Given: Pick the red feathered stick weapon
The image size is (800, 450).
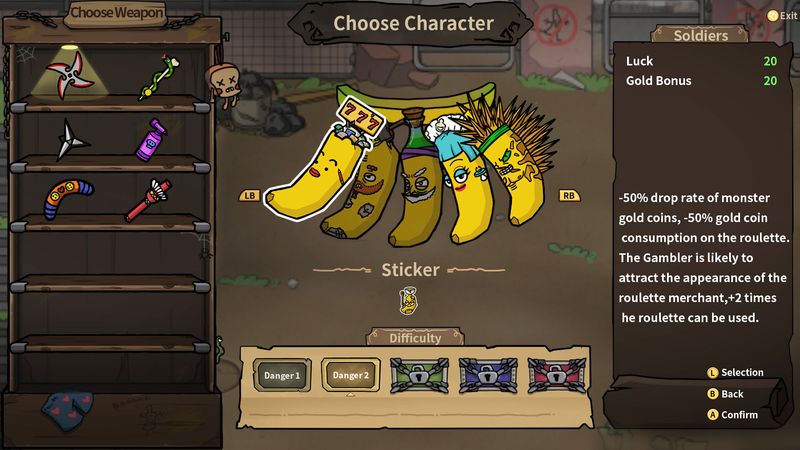Looking at the screenshot, I should pyautogui.click(x=149, y=199).
